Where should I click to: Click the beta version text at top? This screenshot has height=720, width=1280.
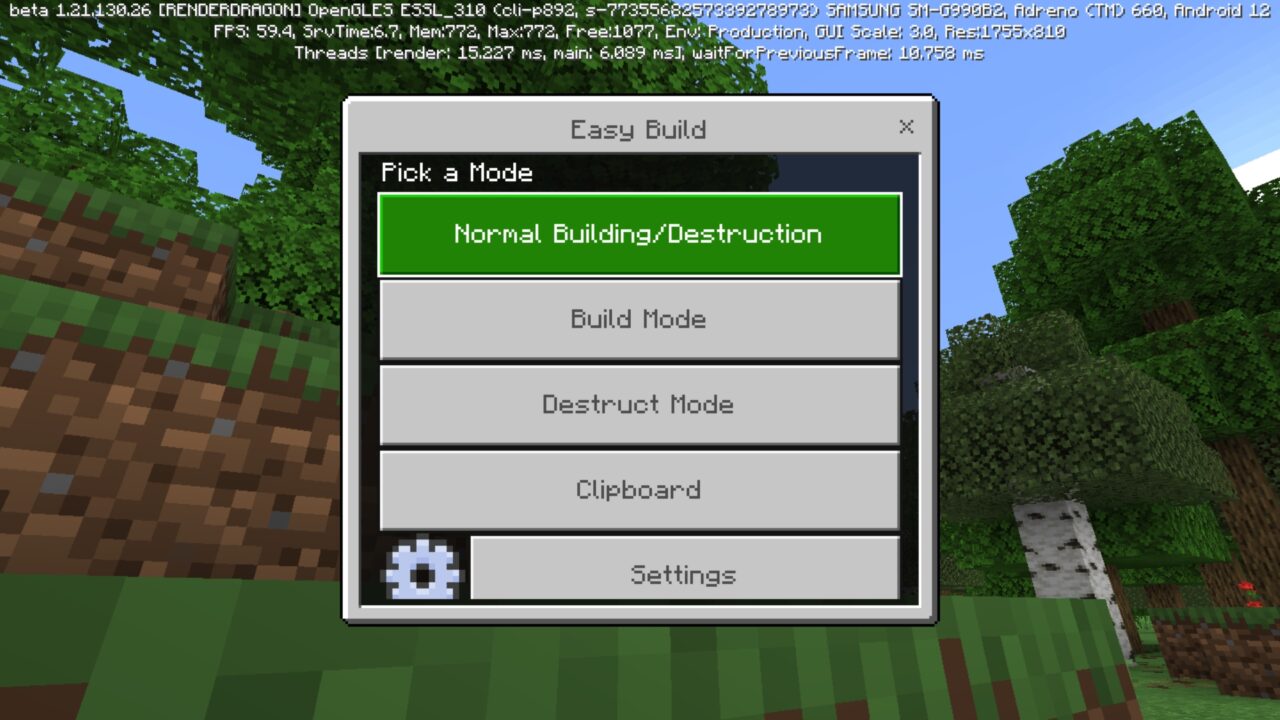[640, 13]
